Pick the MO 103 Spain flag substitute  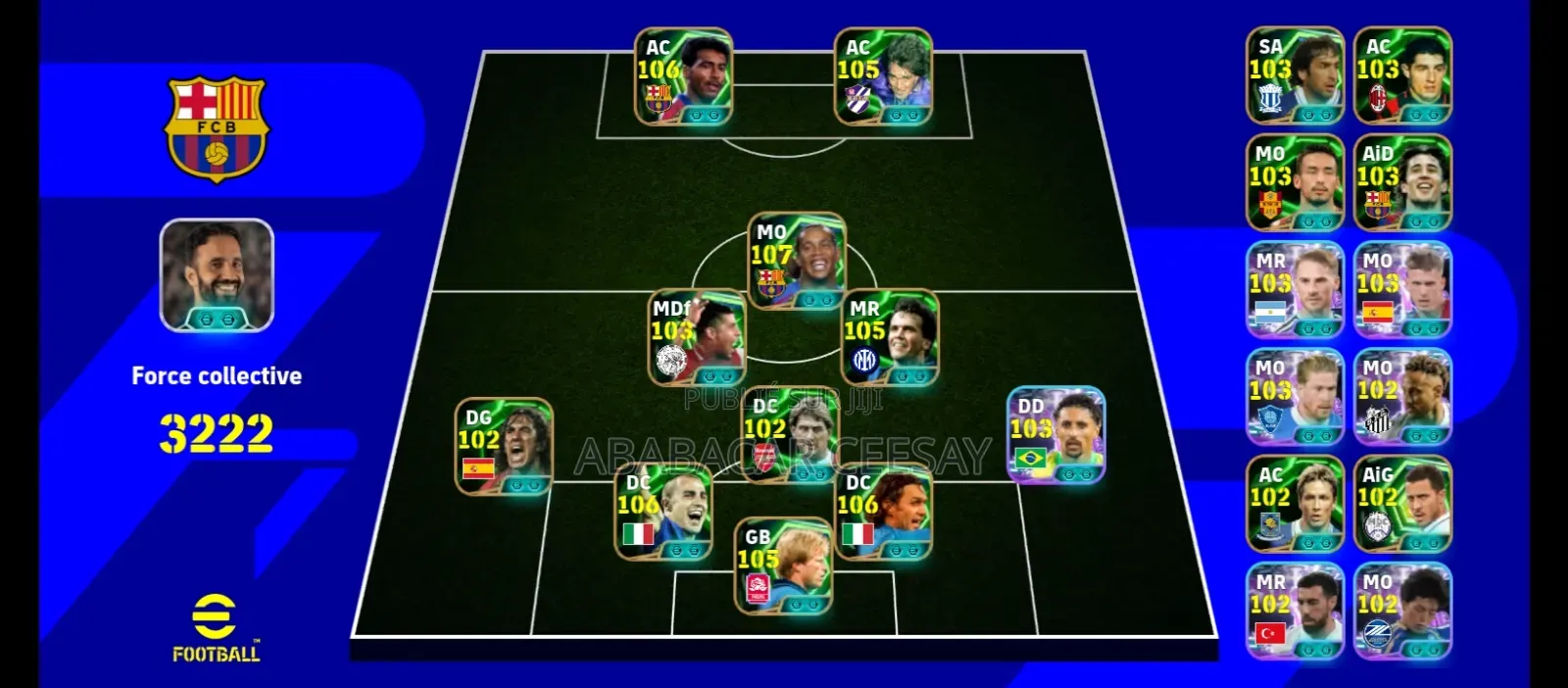[1402, 290]
